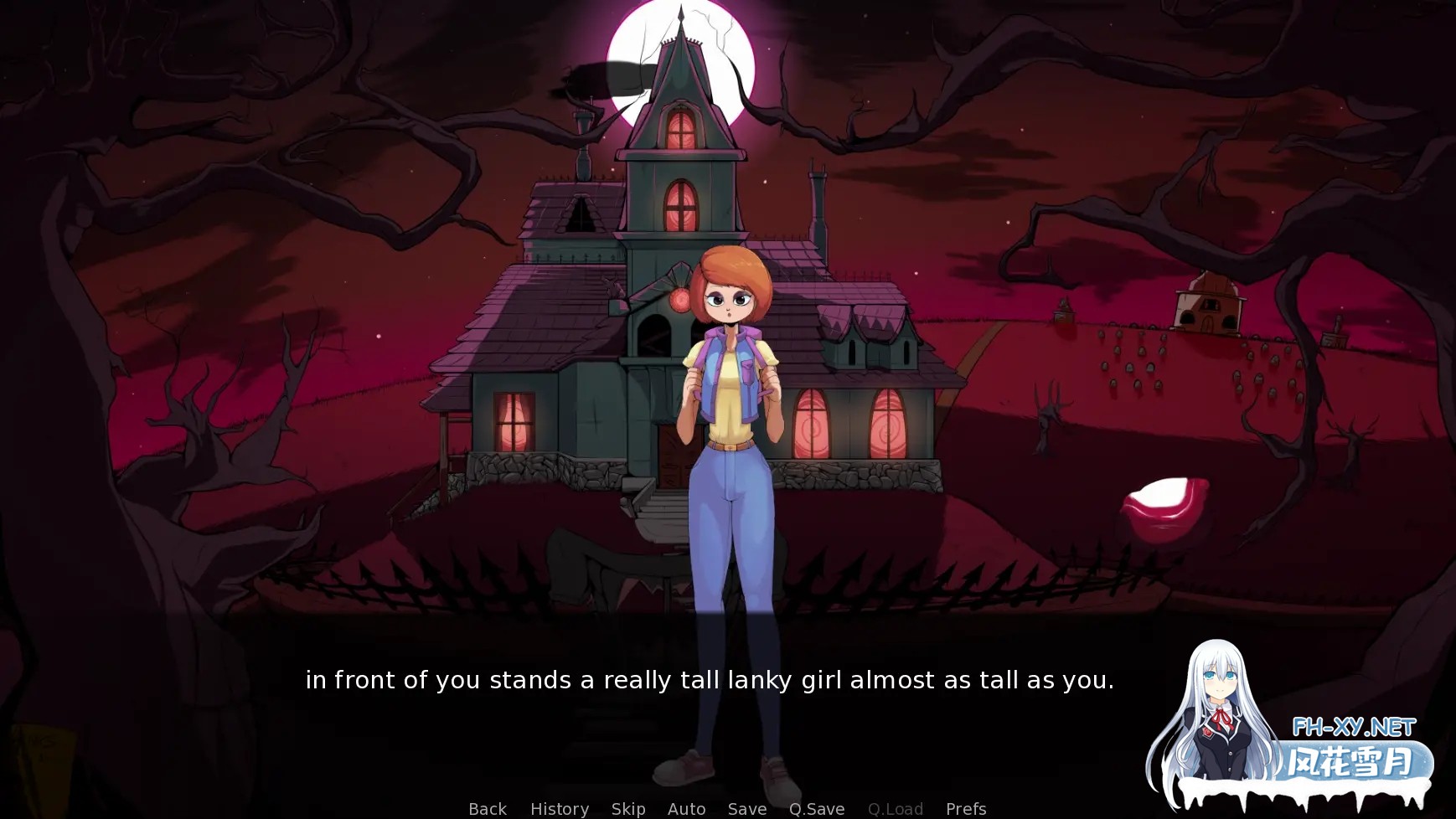Click the dialogue text box to advance
The width and height of the screenshot is (1456, 819).
(x=711, y=681)
